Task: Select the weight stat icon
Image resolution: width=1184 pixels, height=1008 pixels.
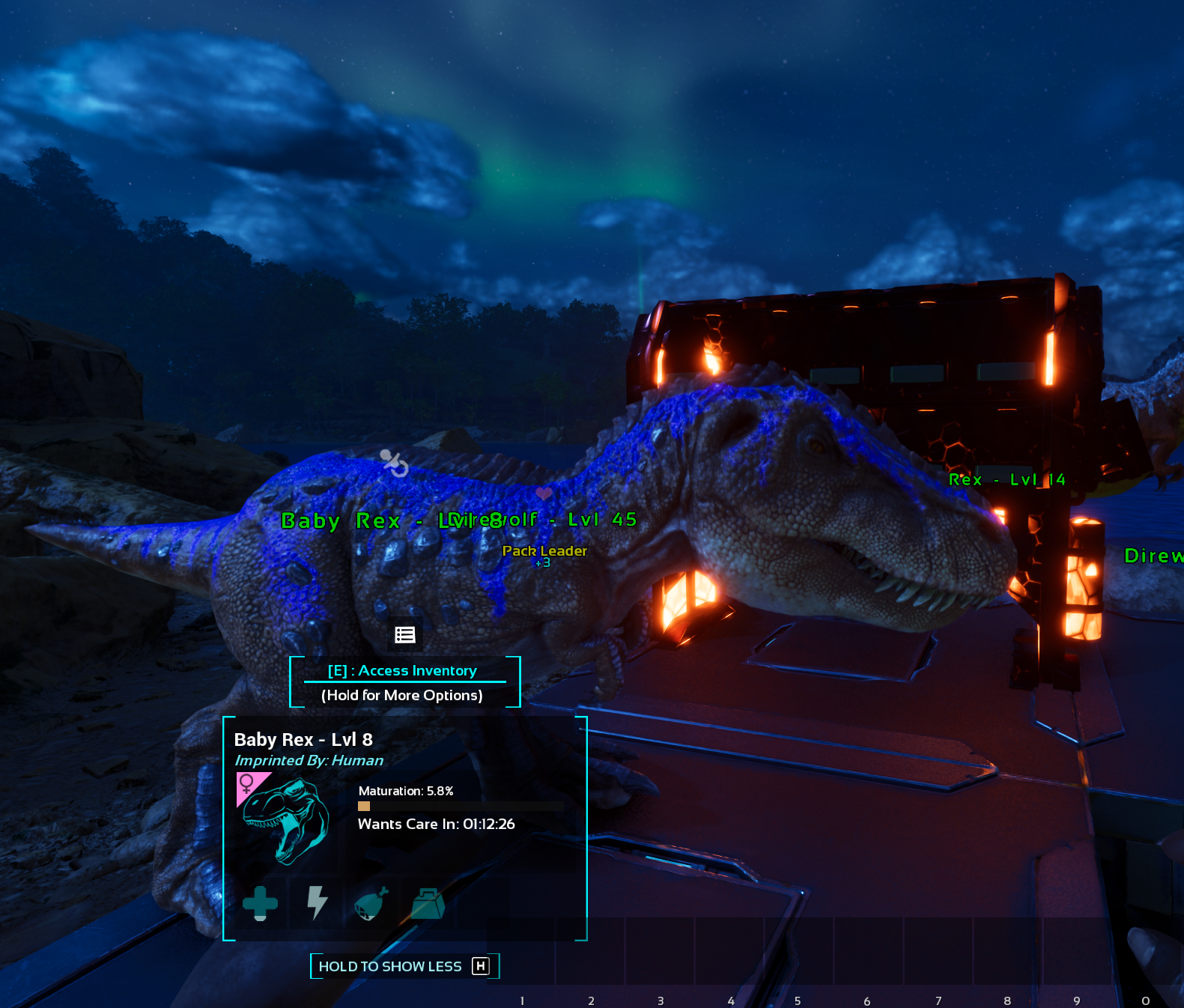Action: (x=428, y=904)
